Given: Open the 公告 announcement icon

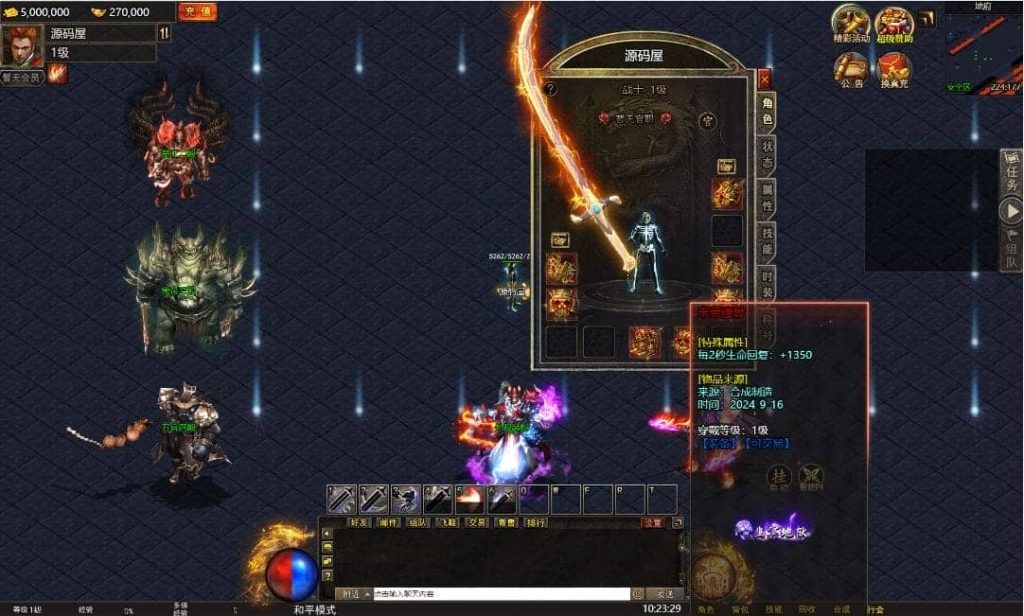Looking at the screenshot, I should (x=851, y=68).
